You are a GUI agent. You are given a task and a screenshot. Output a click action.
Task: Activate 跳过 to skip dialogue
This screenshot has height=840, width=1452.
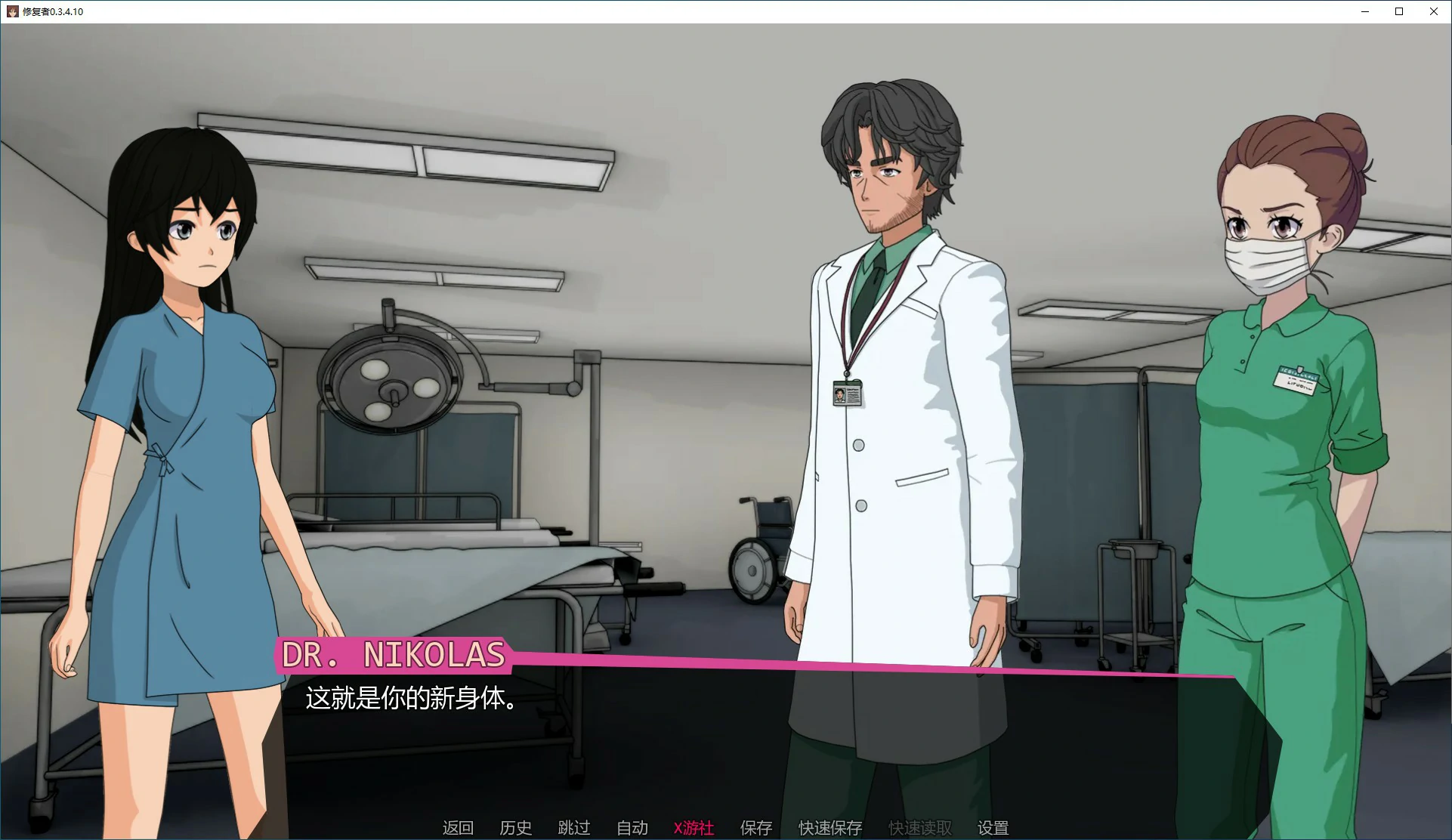[x=574, y=828]
